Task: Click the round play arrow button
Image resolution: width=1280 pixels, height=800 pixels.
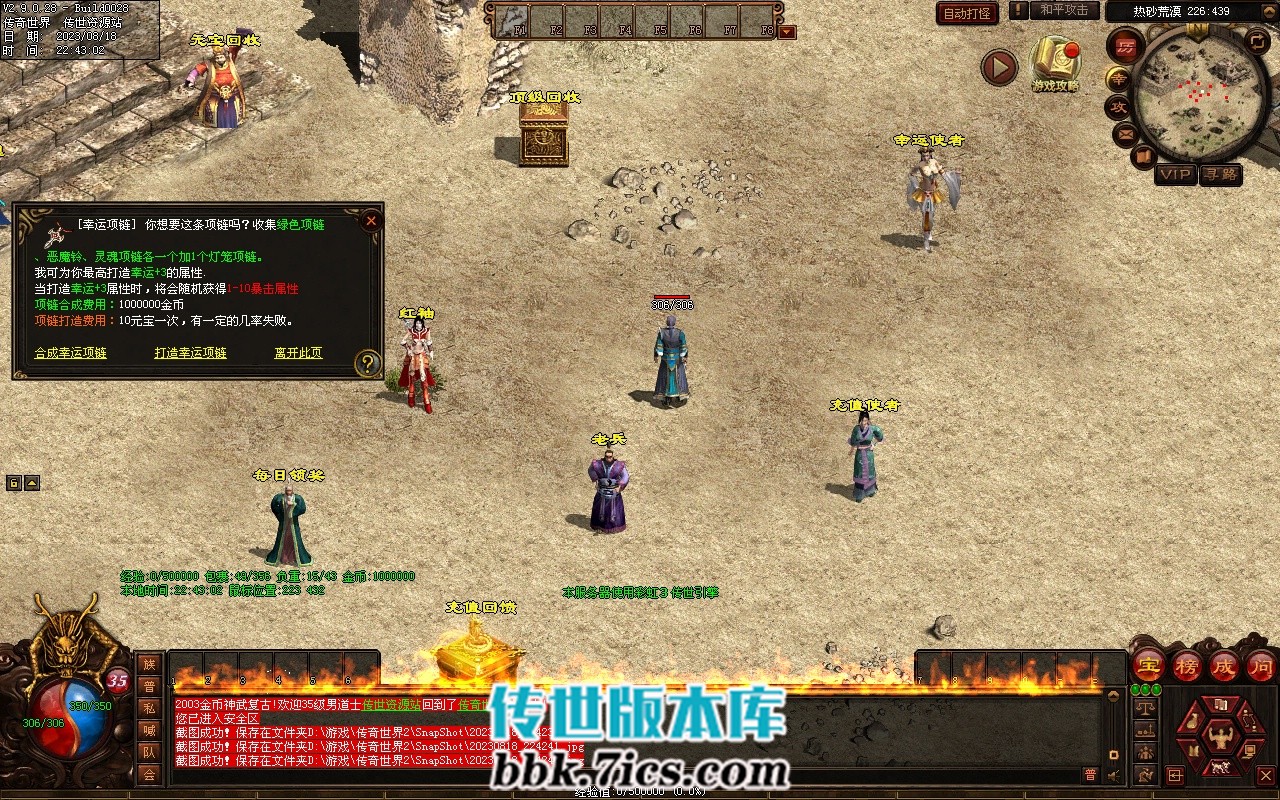Action: [x=998, y=67]
